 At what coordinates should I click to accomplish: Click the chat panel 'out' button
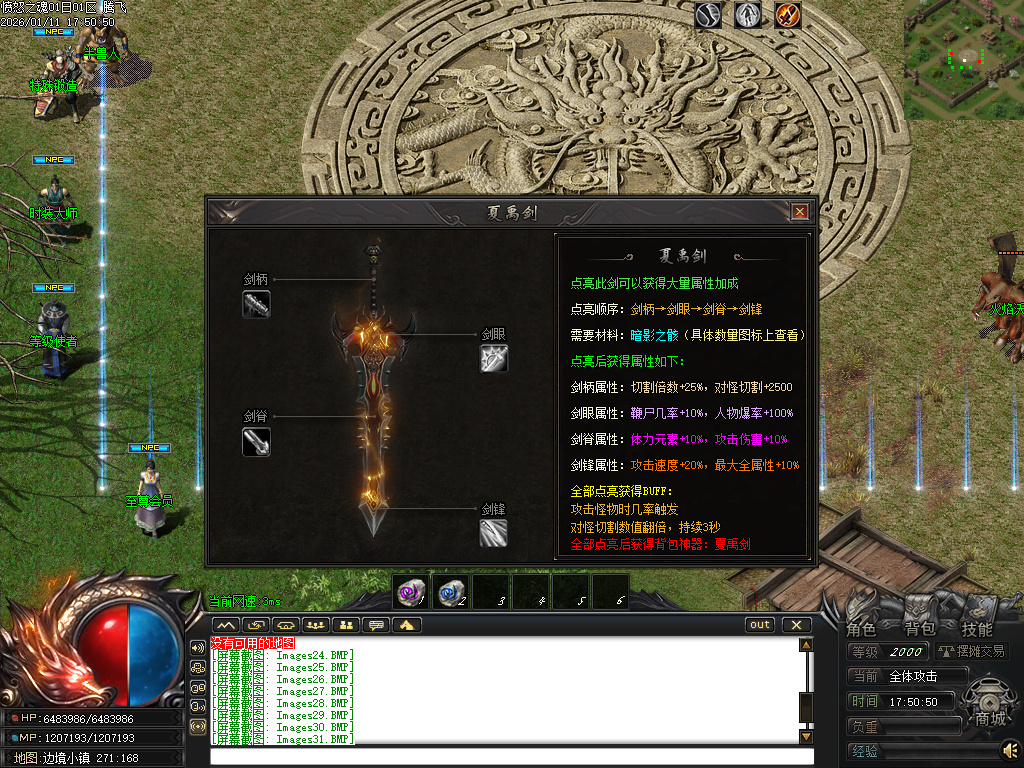760,625
